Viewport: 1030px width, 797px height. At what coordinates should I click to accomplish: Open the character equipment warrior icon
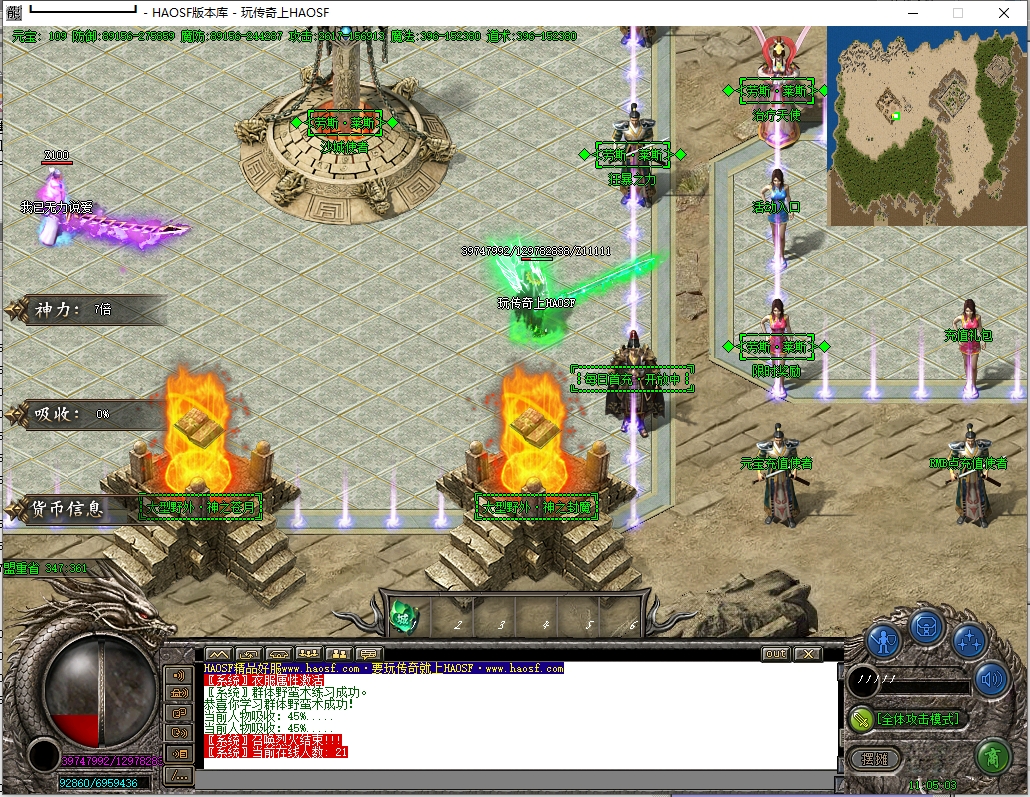click(884, 639)
